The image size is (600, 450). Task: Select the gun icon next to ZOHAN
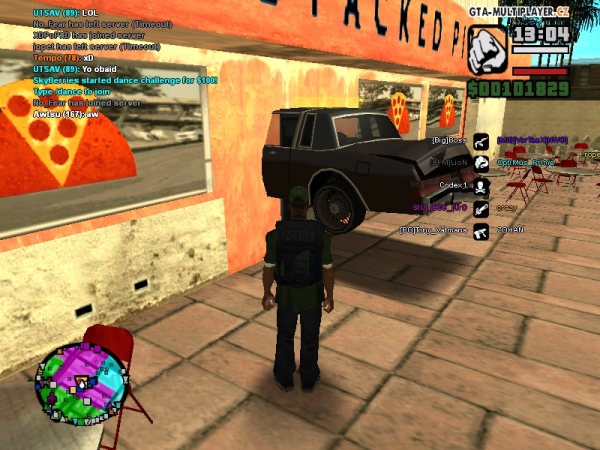[x=481, y=231]
